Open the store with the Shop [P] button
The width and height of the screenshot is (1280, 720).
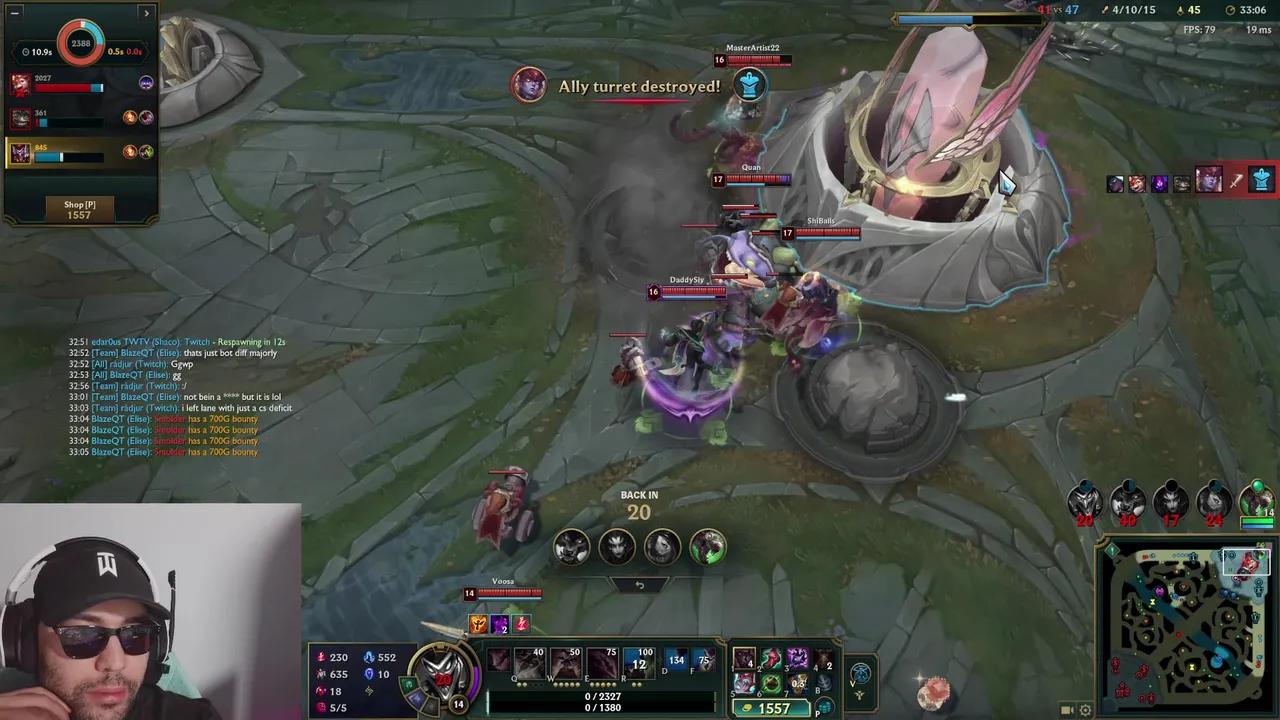79,209
